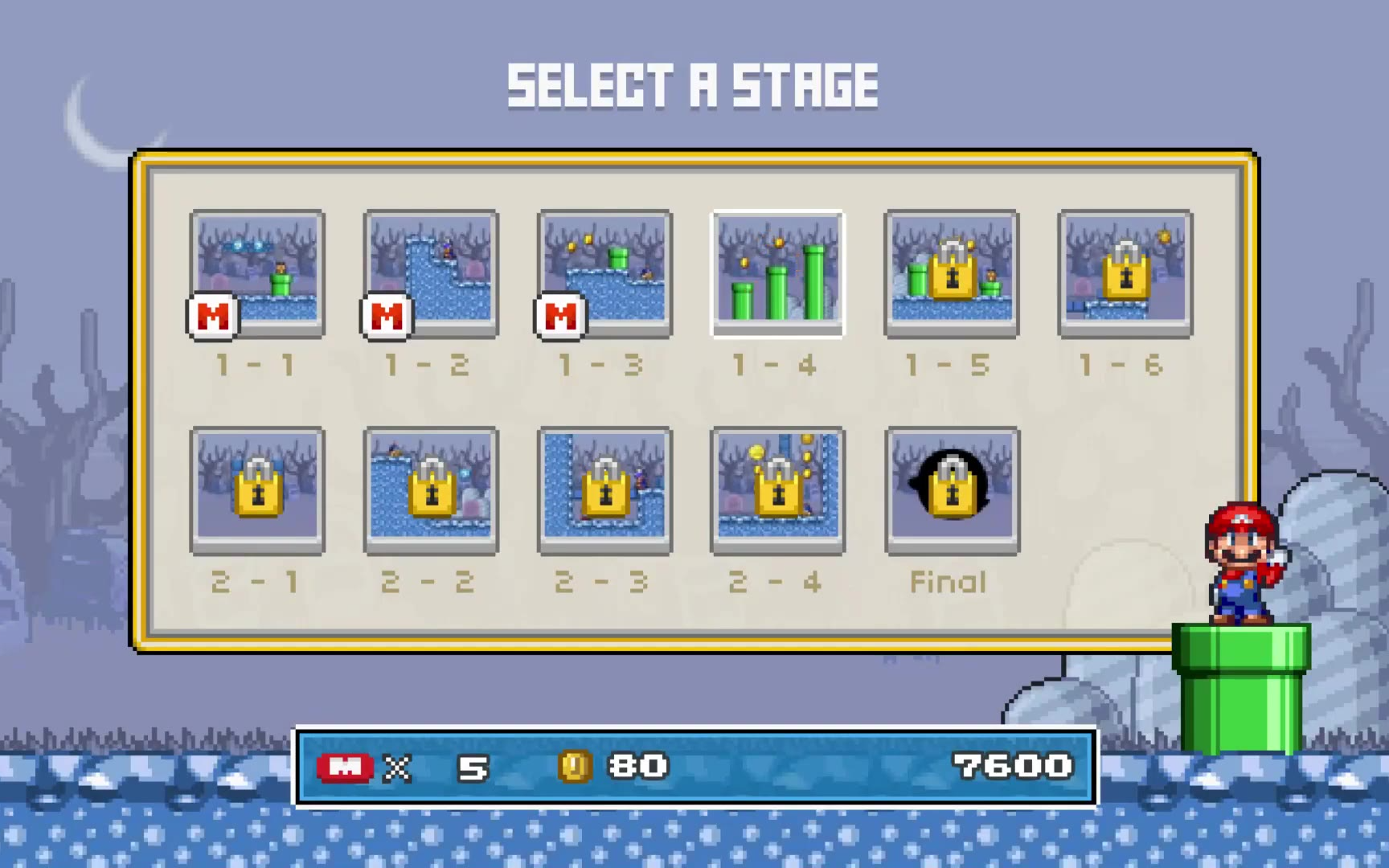Select locked stage 1-6 thumbnail

[x=1125, y=273]
